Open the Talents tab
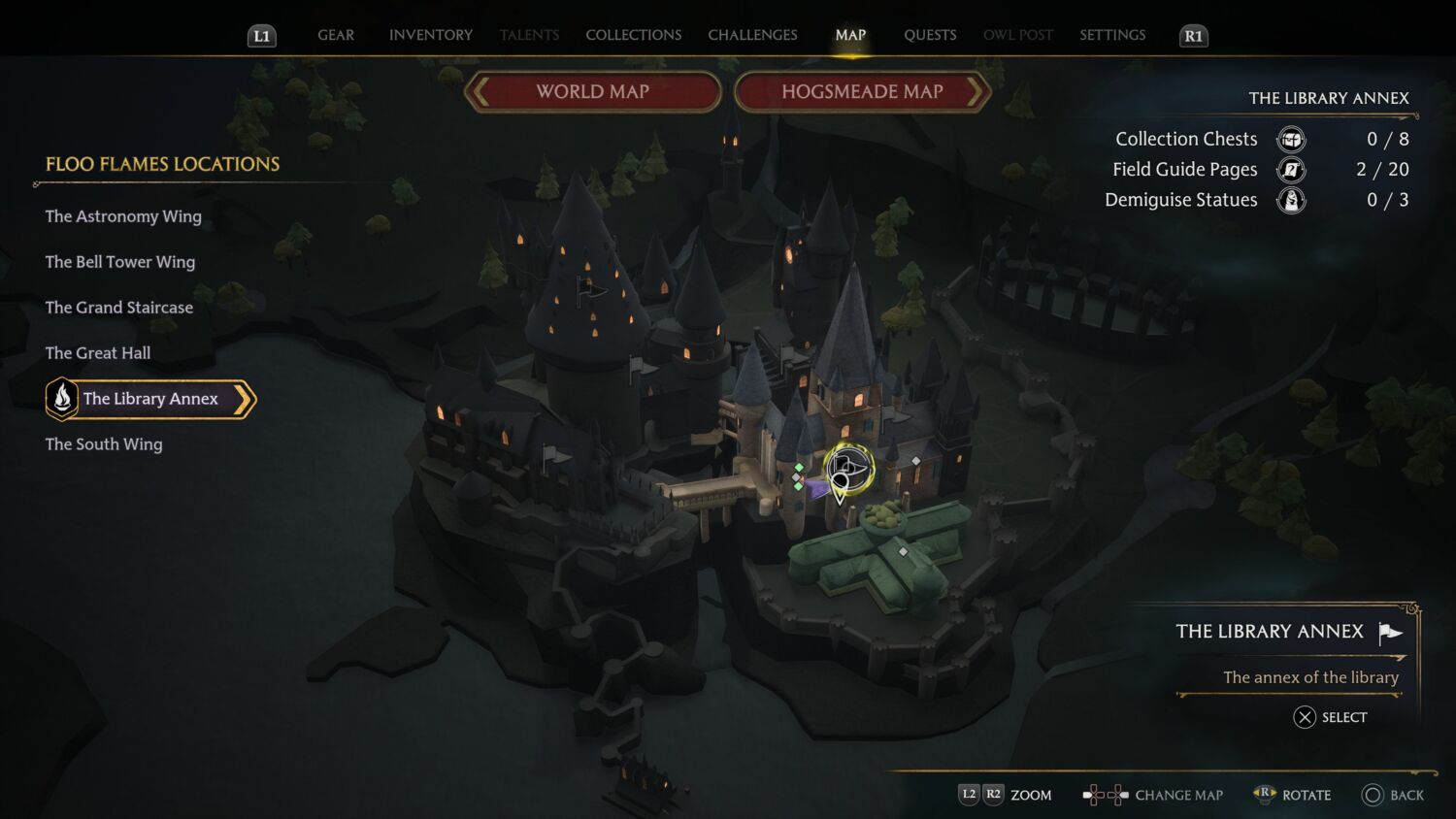This screenshot has height=819, width=1456. tap(529, 35)
